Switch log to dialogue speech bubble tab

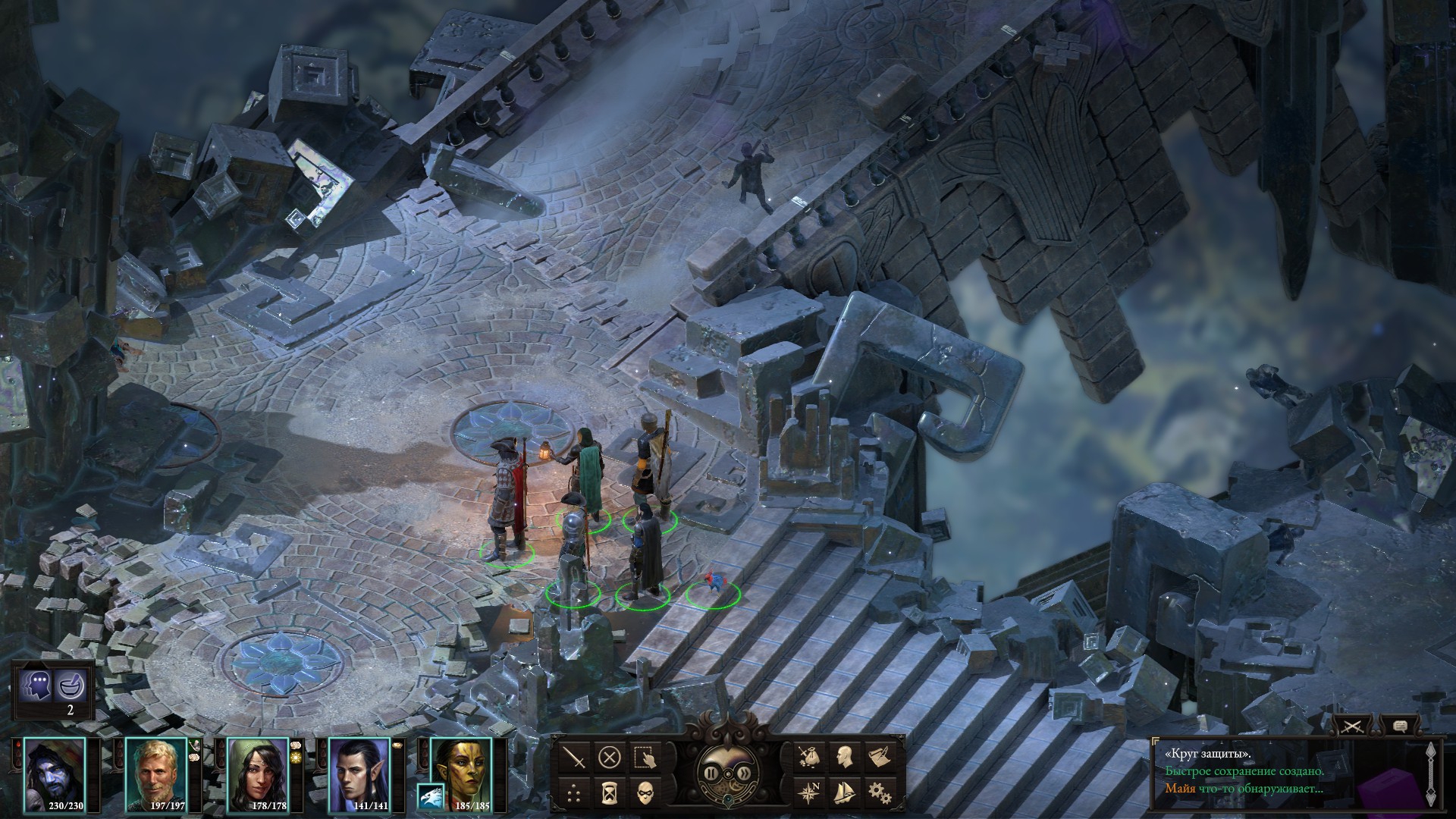(x=1400, y=726)
